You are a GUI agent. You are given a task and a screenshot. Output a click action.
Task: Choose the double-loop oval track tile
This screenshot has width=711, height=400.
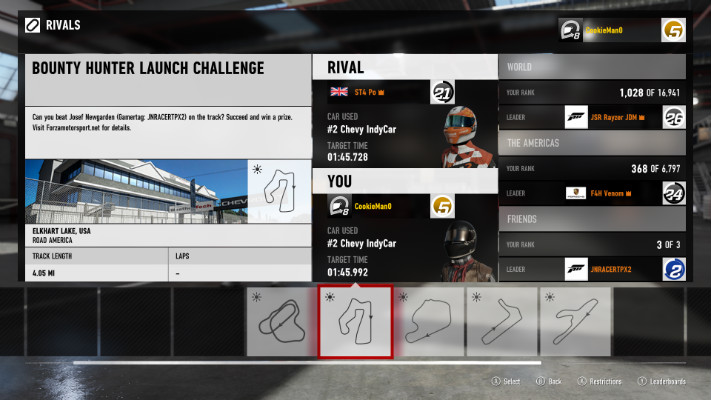pyautogui.click(x=281, y=321)
